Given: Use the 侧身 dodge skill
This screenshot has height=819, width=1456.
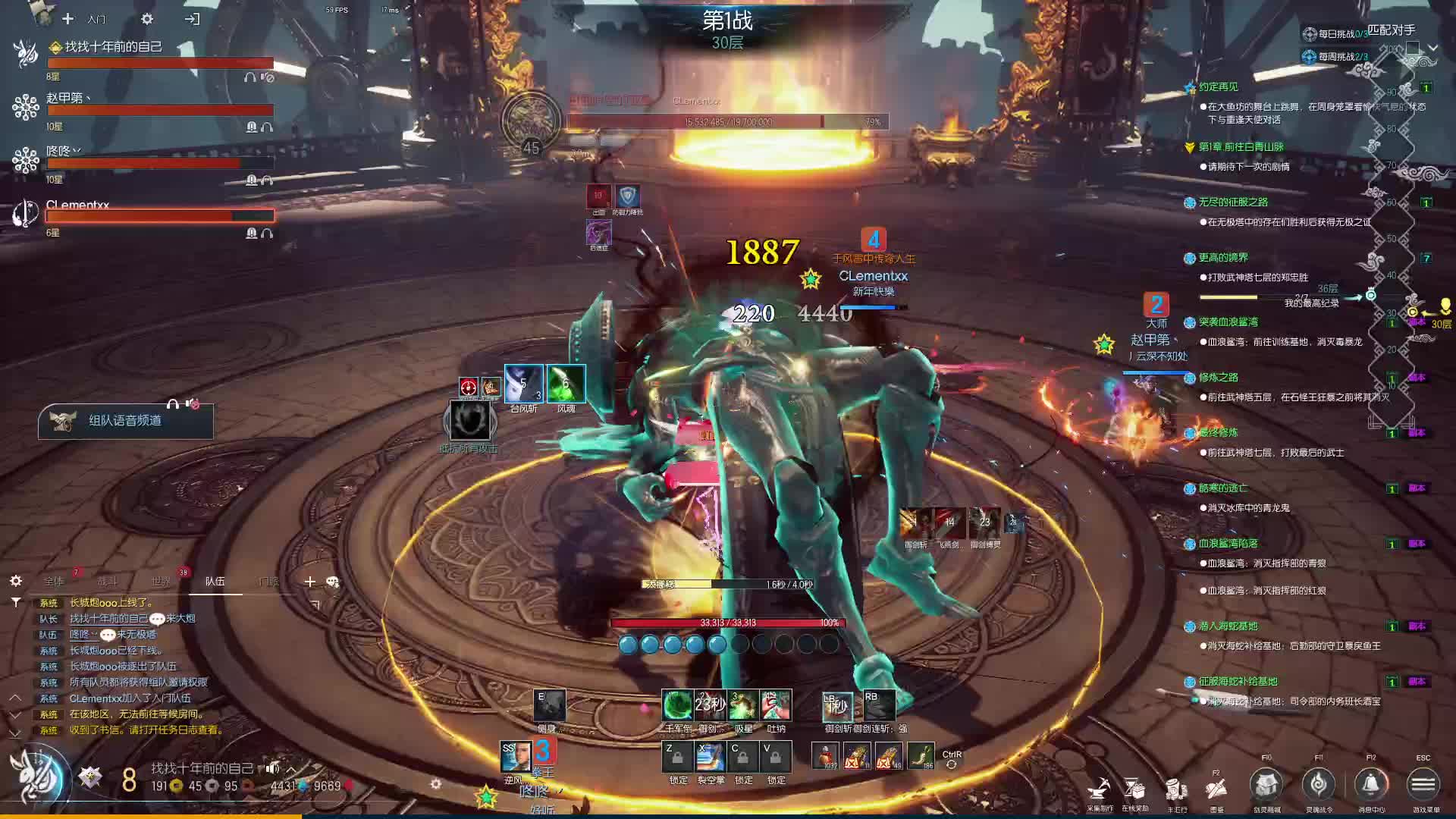Looking at the screenshot, I should (548, 706).
